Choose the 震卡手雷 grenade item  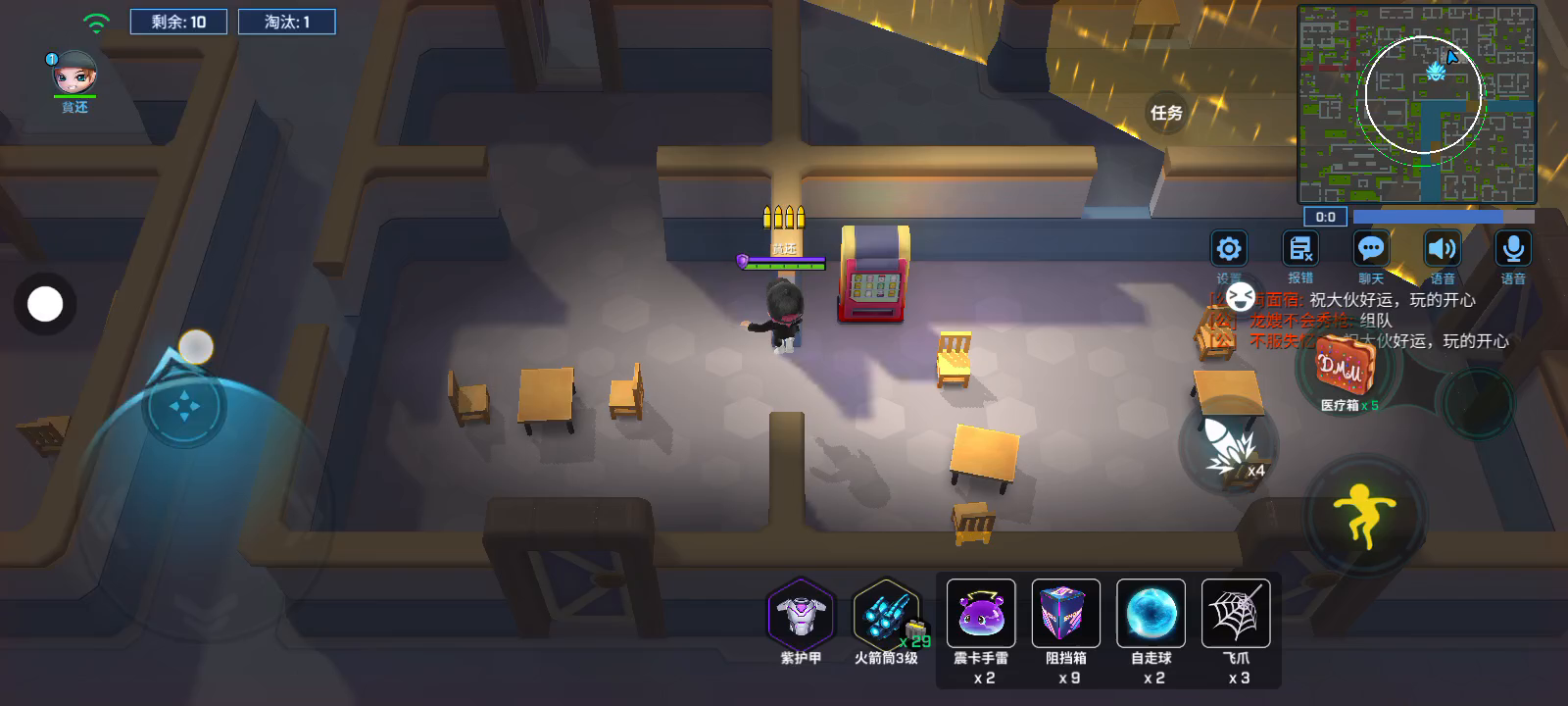(x=981, y=615)
